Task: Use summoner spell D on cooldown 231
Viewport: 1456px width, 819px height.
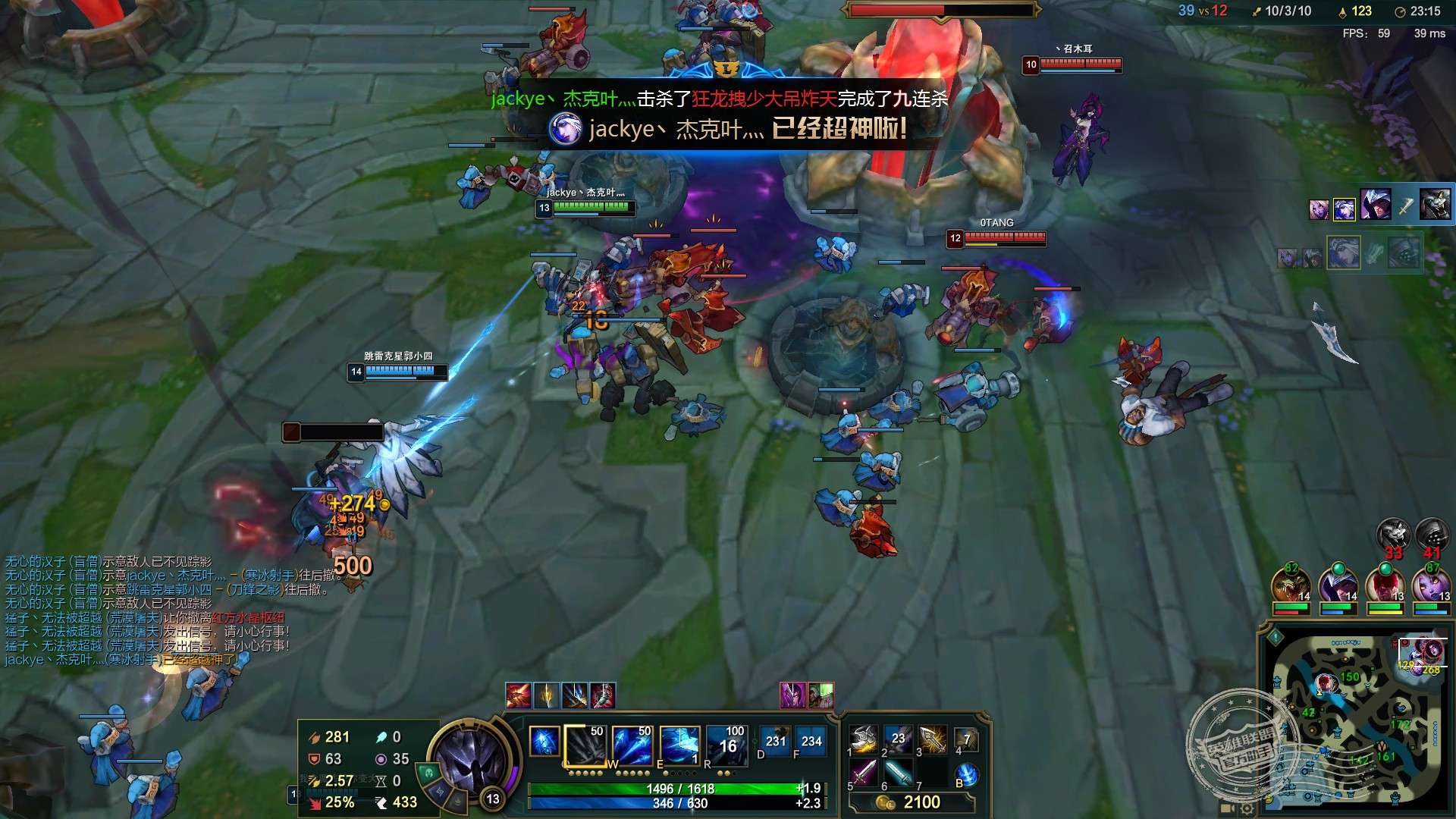Action: tap(775, 742)
